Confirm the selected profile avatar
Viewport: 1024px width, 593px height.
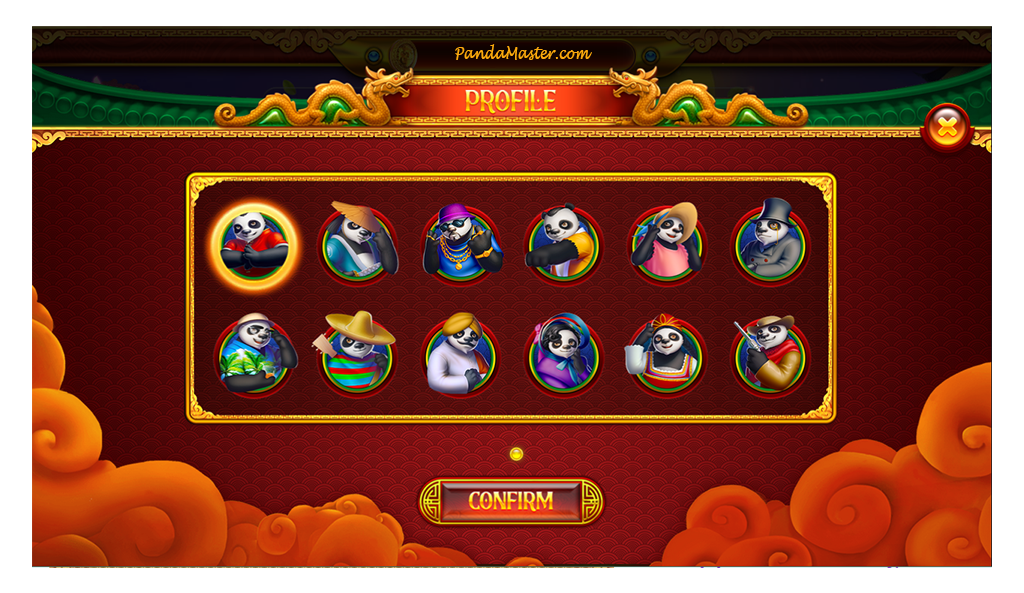pos(510,501)
